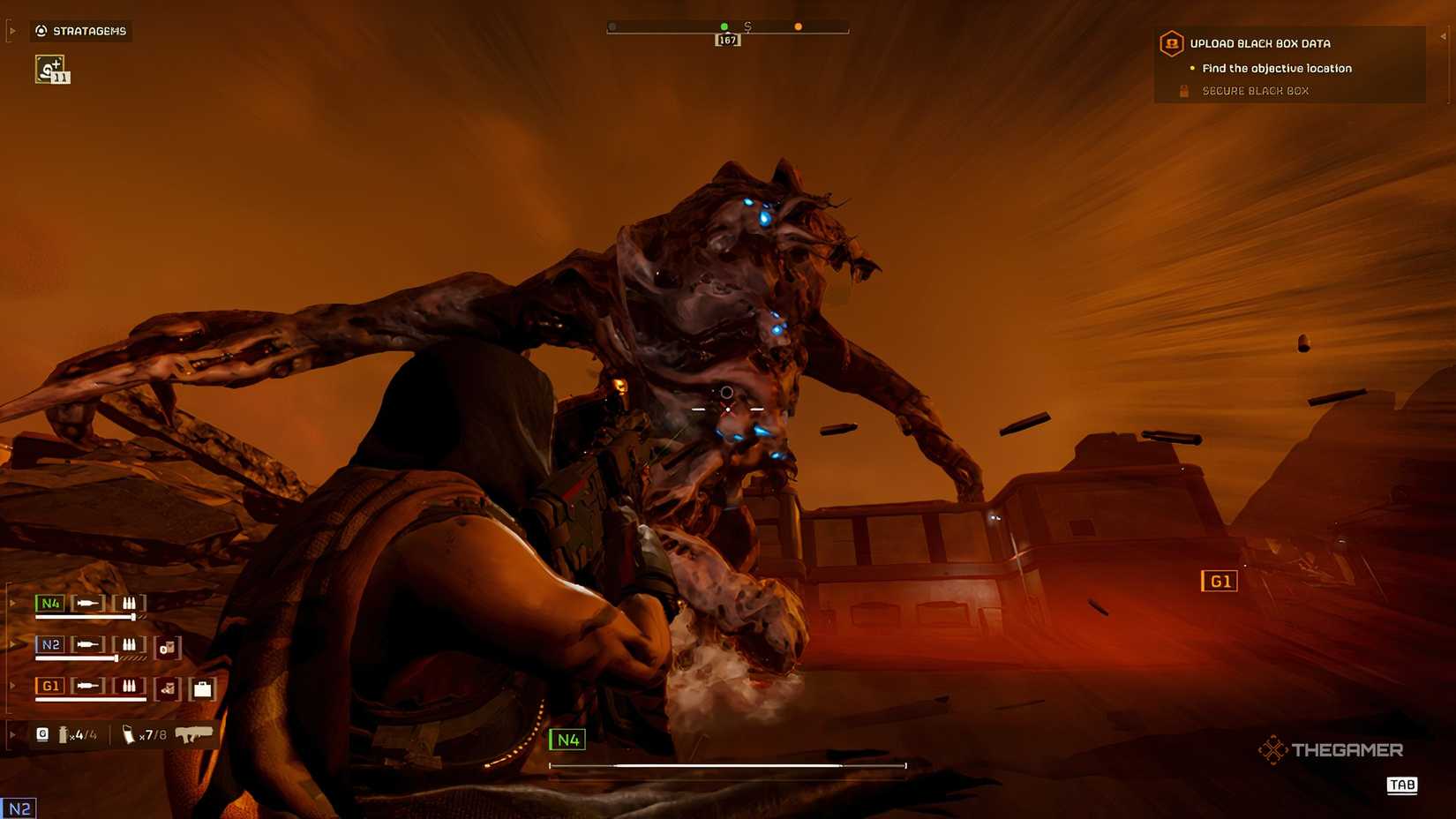The width and height of the screenshot is (1456, 819).
Task: Click the stim count showing x4/4
Action: 81,733
